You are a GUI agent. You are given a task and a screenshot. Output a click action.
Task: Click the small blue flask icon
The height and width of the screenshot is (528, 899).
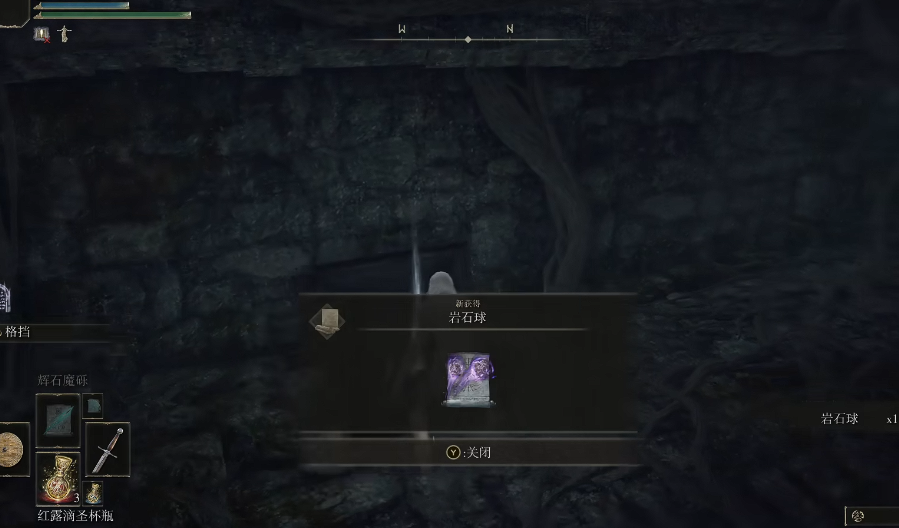[x=93, y=492]
